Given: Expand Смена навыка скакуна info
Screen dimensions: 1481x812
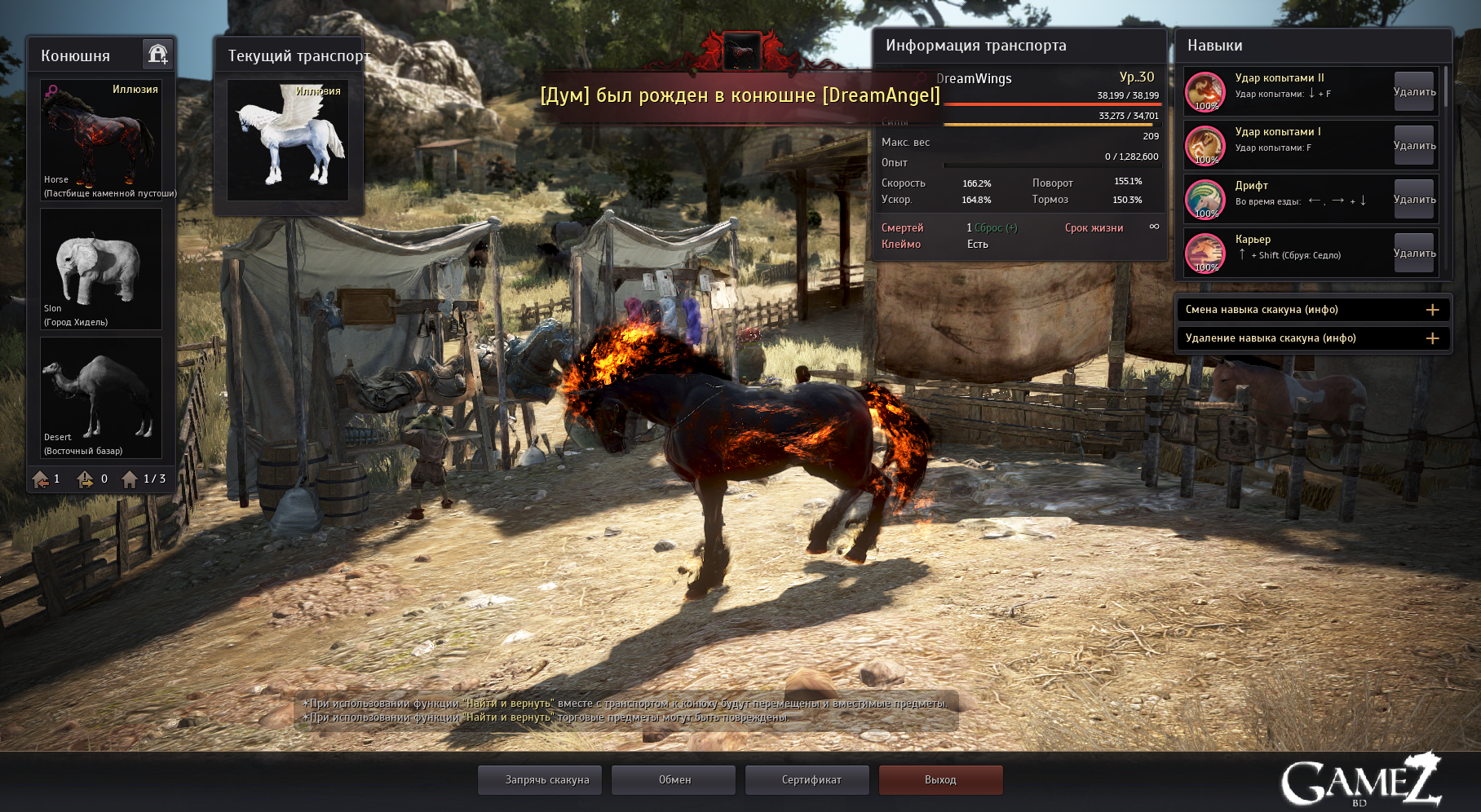Looking at the screenshot, I should click(x=1432, y=310).
